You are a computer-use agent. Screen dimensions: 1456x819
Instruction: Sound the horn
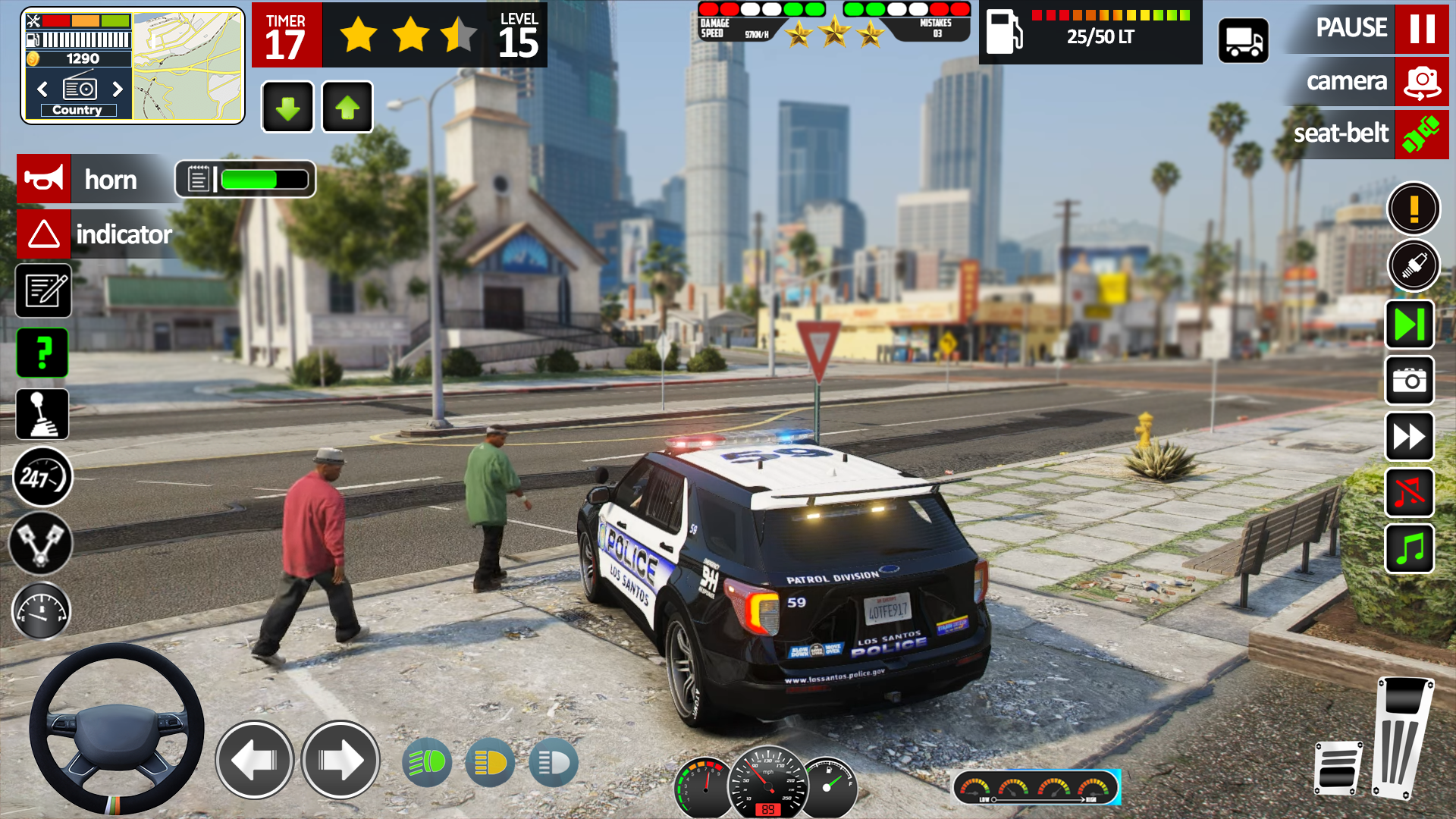click(44, 180)
